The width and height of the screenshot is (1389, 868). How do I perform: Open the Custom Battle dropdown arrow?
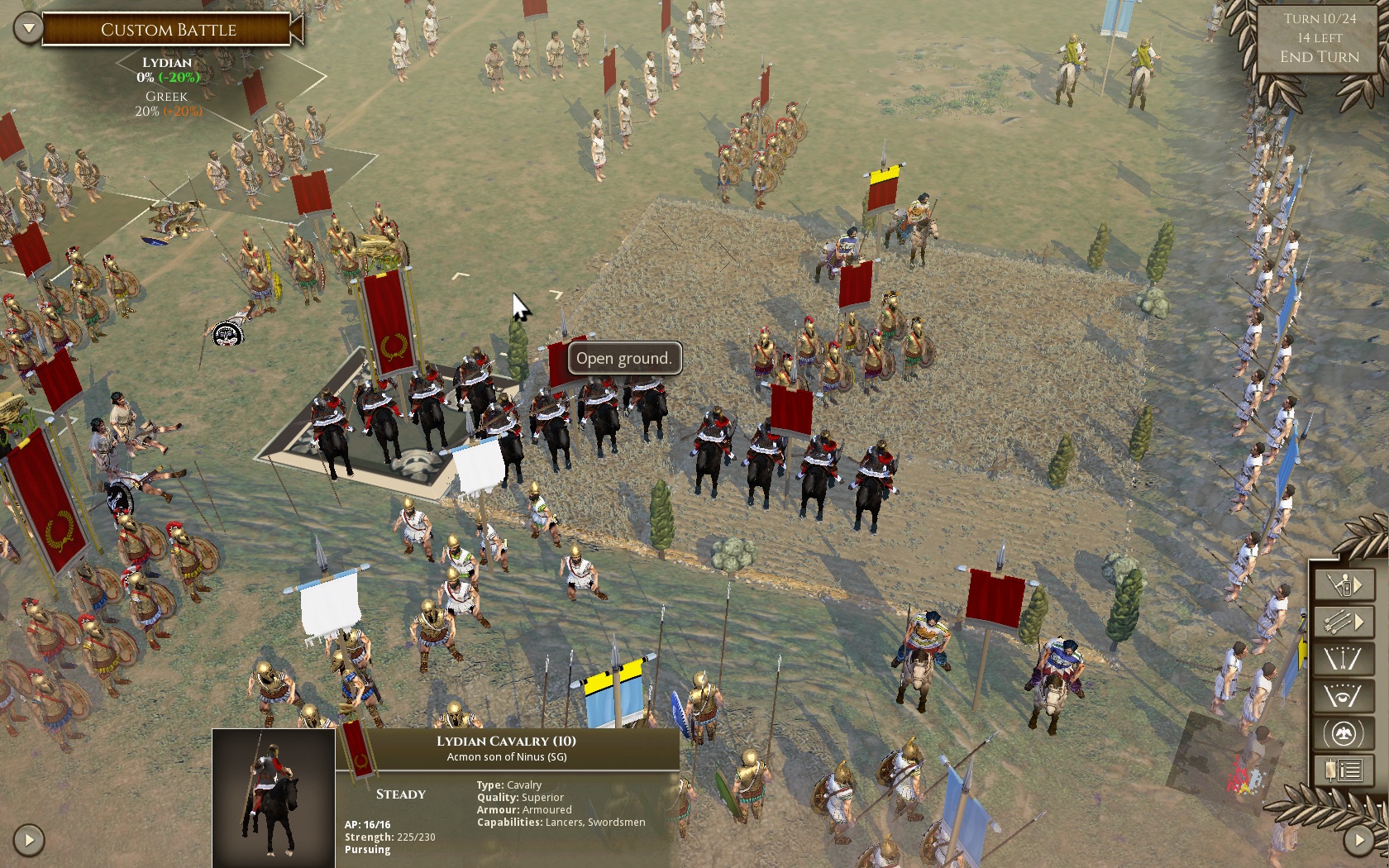coord(28,29)
